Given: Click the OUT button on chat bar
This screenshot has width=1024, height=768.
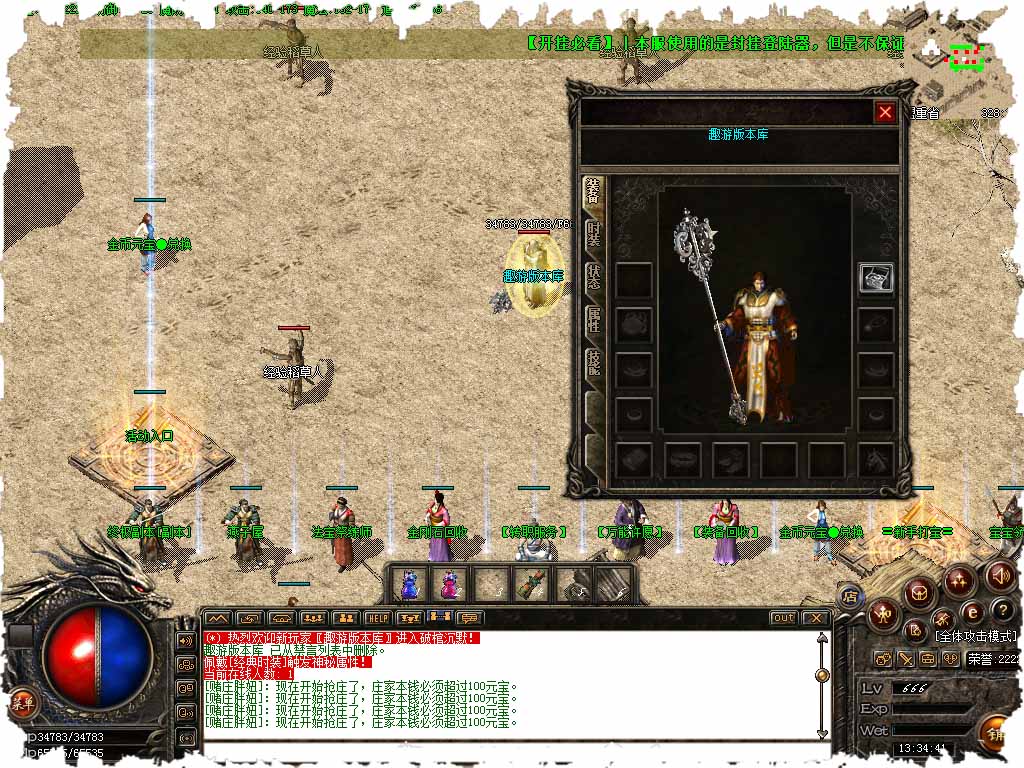Looking at the screenshot, I should tap(783, 618).
